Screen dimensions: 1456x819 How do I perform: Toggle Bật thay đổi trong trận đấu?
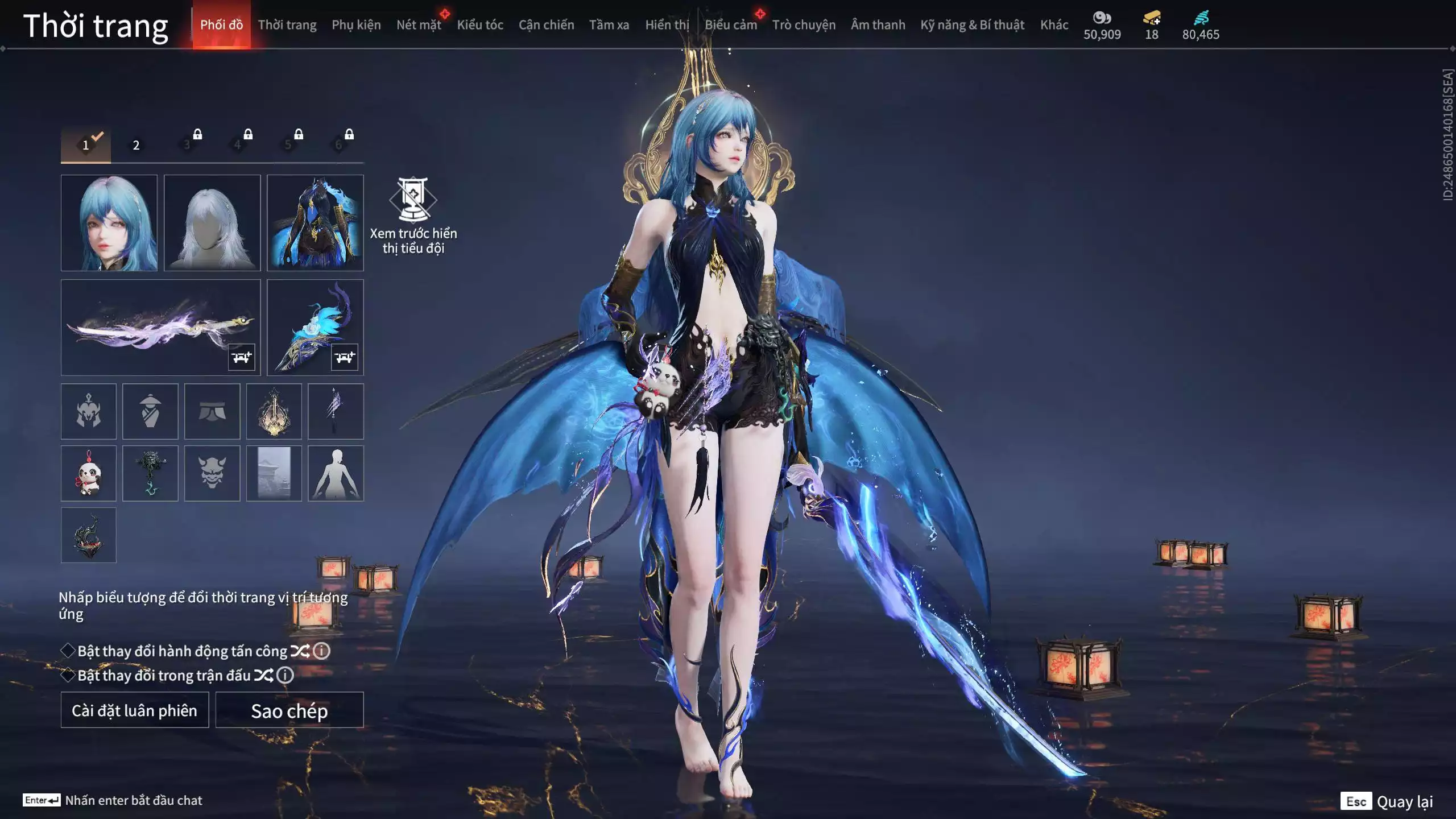pos(68,675)
